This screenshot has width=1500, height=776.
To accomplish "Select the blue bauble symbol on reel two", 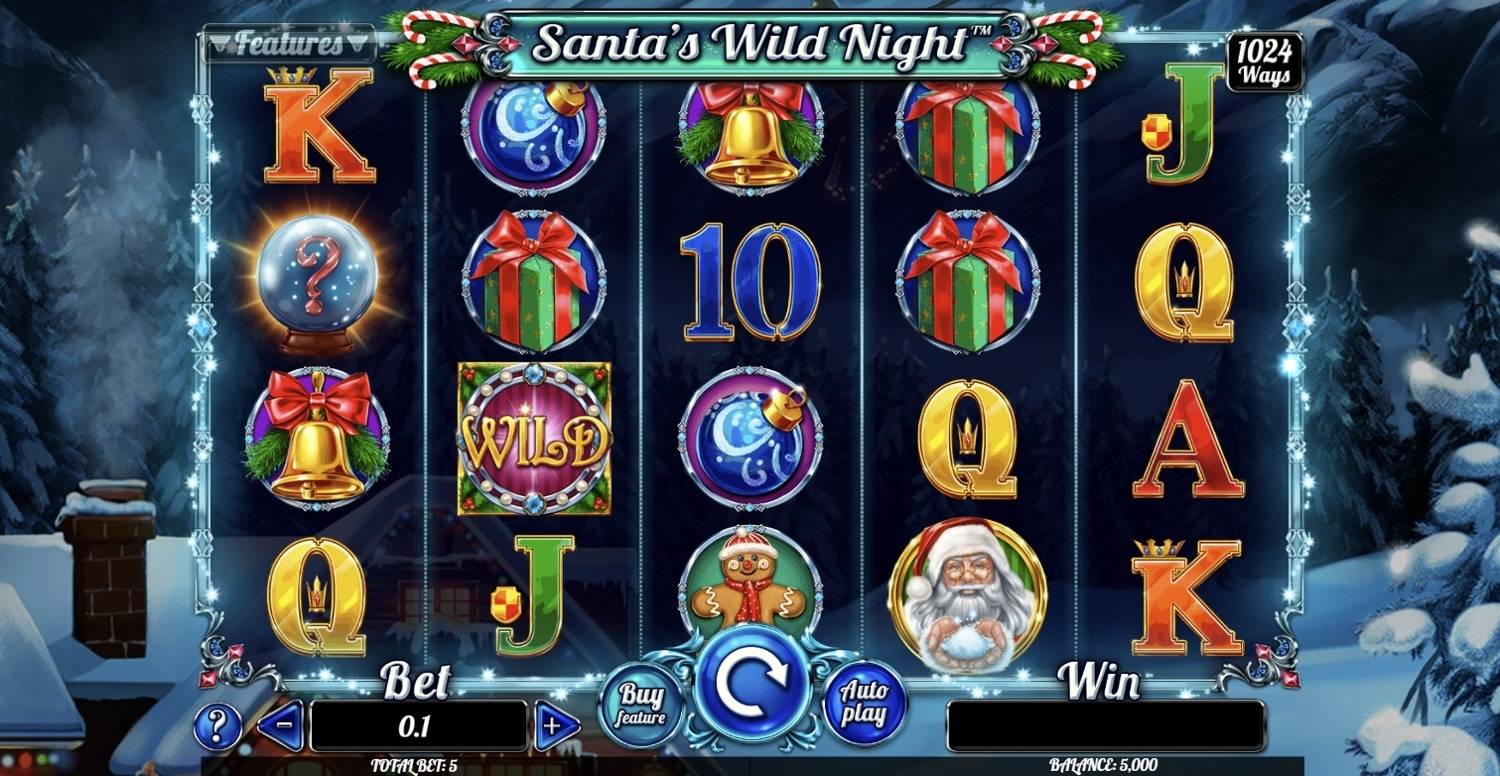I will point(531,135).
